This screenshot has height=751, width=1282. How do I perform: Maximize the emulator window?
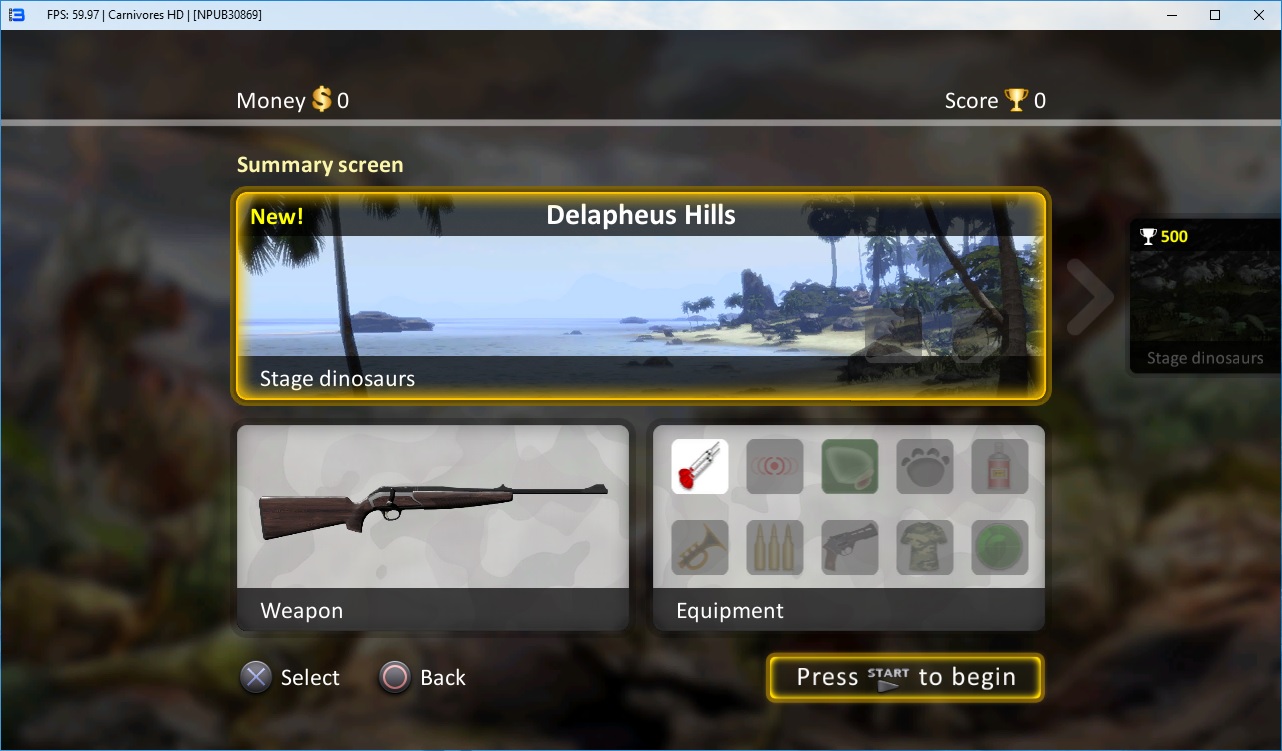click(1215, 15)
